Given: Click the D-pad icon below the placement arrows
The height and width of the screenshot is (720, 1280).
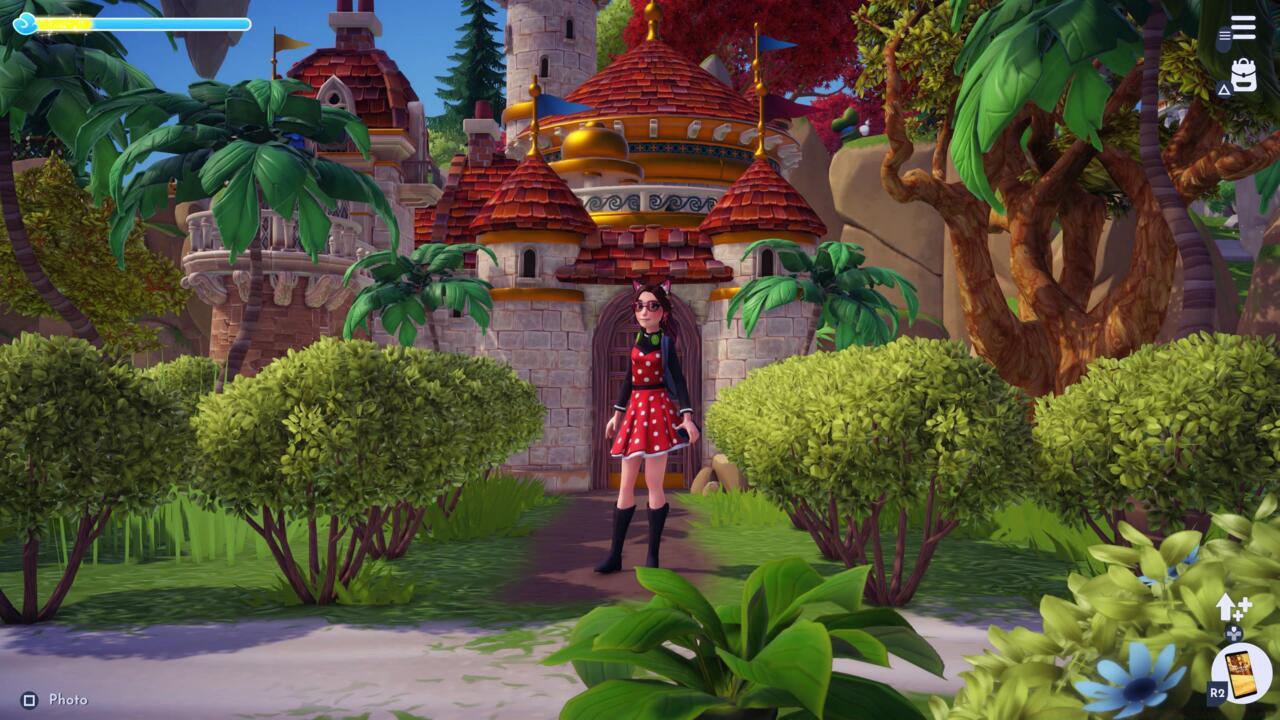Looking at the screenshot, I should pos(1233,633).
